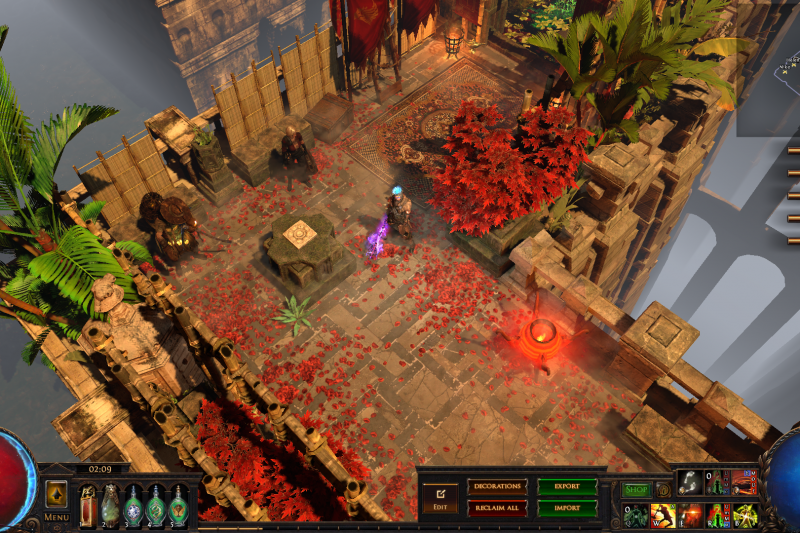Choose Reclaim All decorations

click(x=496, y=508)
